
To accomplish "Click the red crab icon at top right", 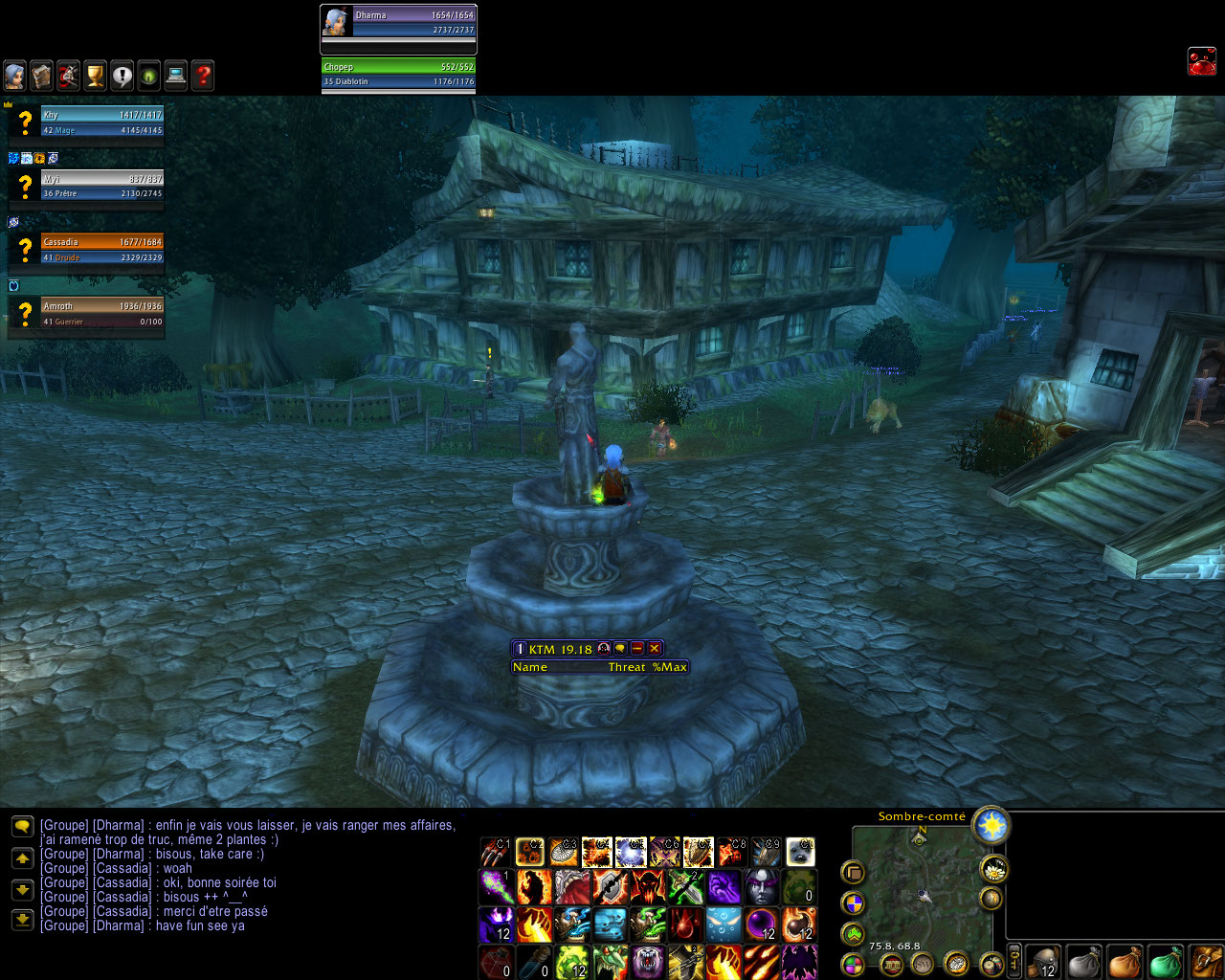I will coord(1201,61).
